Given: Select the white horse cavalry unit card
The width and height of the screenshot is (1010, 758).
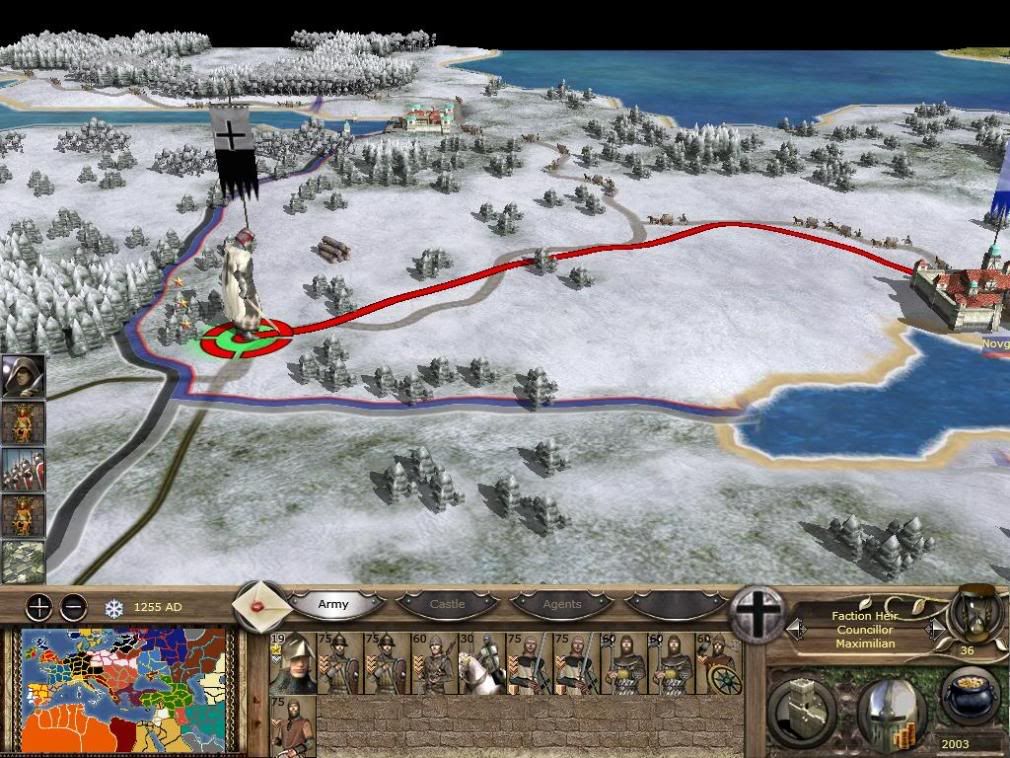Looking at the screenshot, I should click(481, 664).
